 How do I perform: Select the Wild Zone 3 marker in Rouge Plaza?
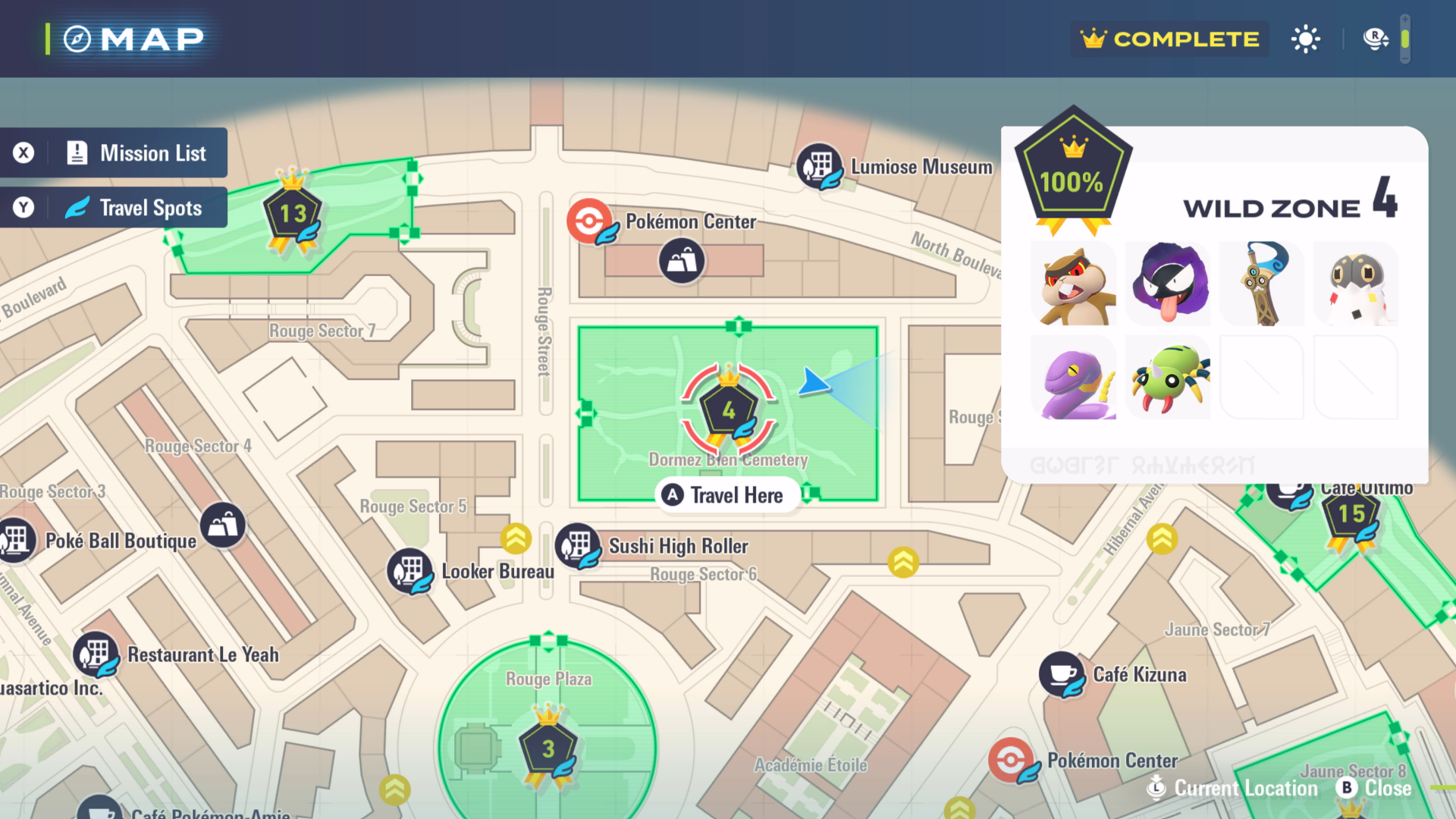click(548, 749)
